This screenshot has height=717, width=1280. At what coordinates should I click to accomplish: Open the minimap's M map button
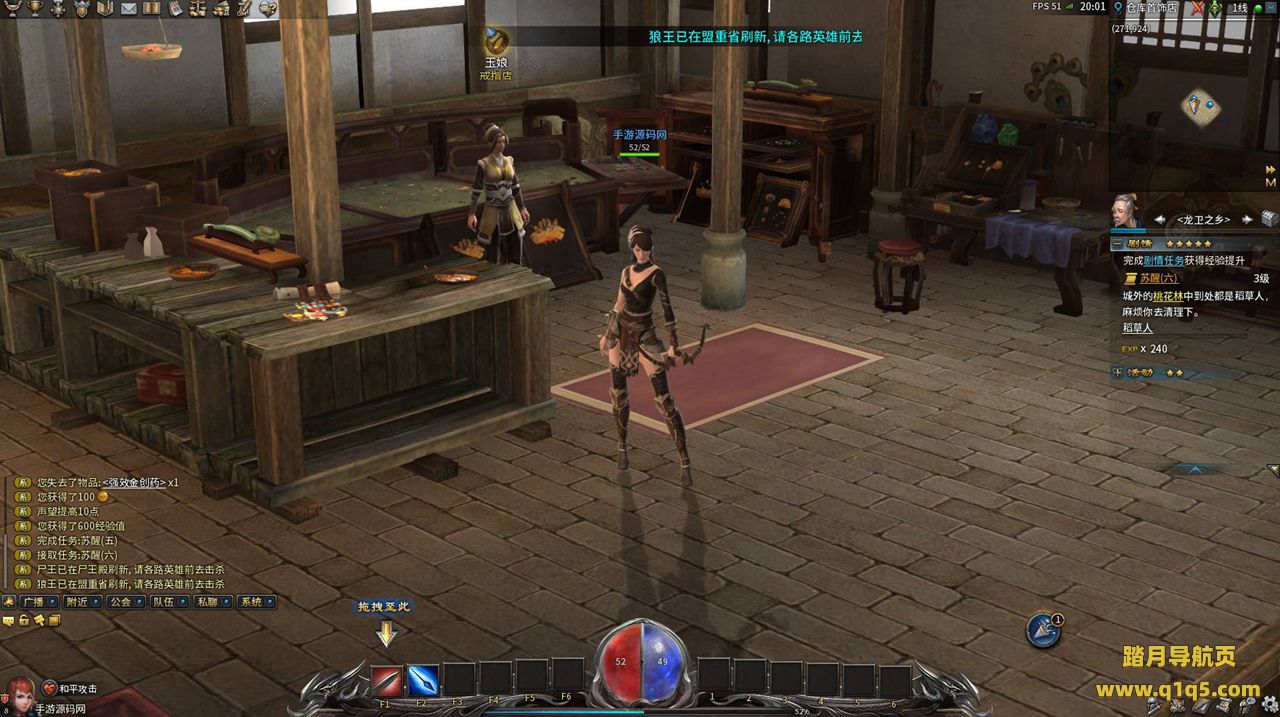1270,183
